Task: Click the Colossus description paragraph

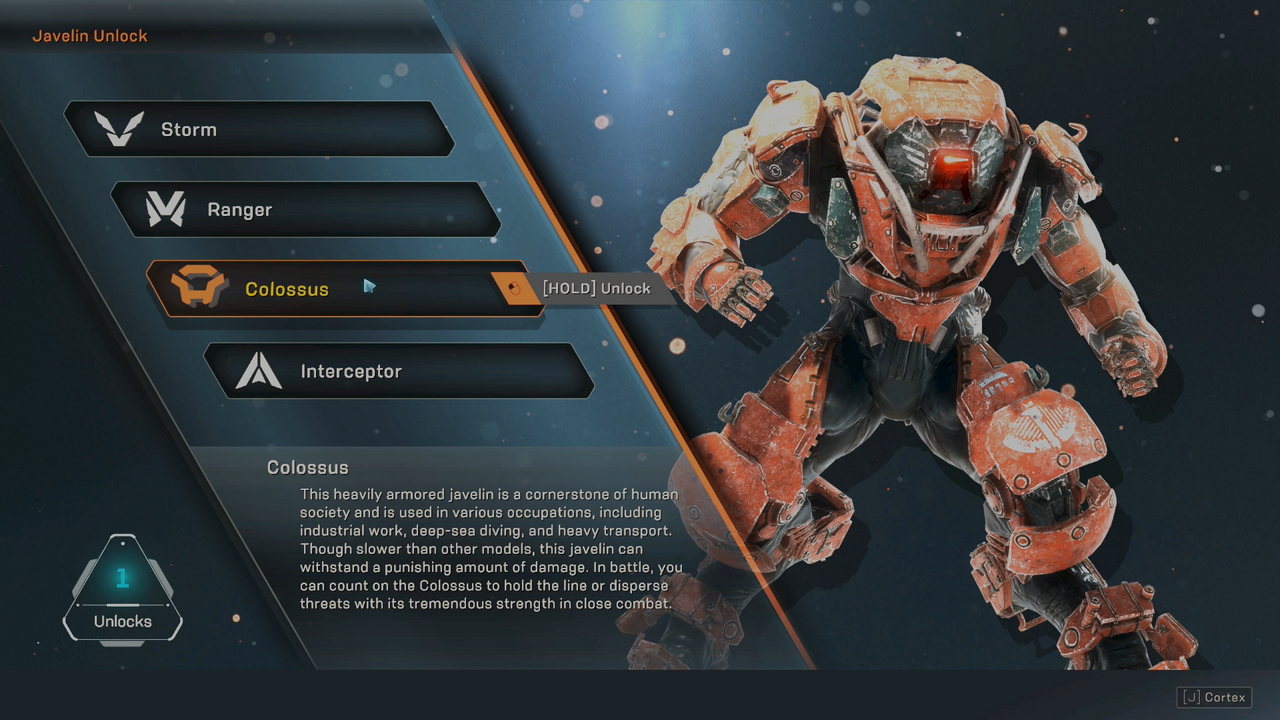Action: (x=488, y=548)
